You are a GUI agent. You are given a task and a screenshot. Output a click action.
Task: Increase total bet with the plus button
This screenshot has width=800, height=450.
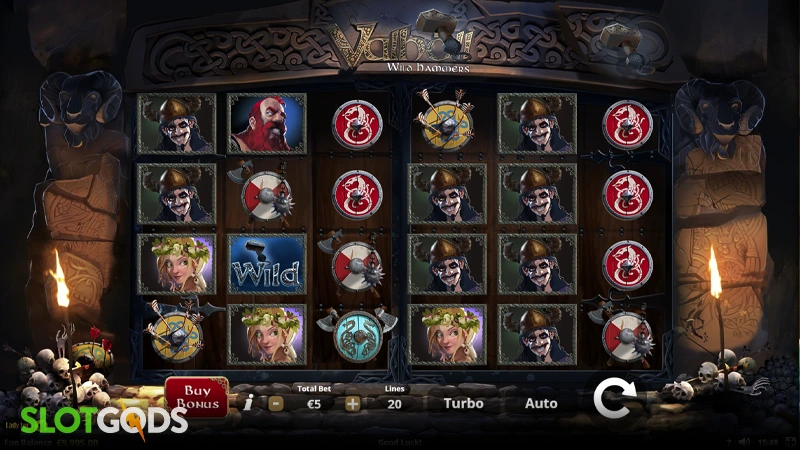[352, 404]
